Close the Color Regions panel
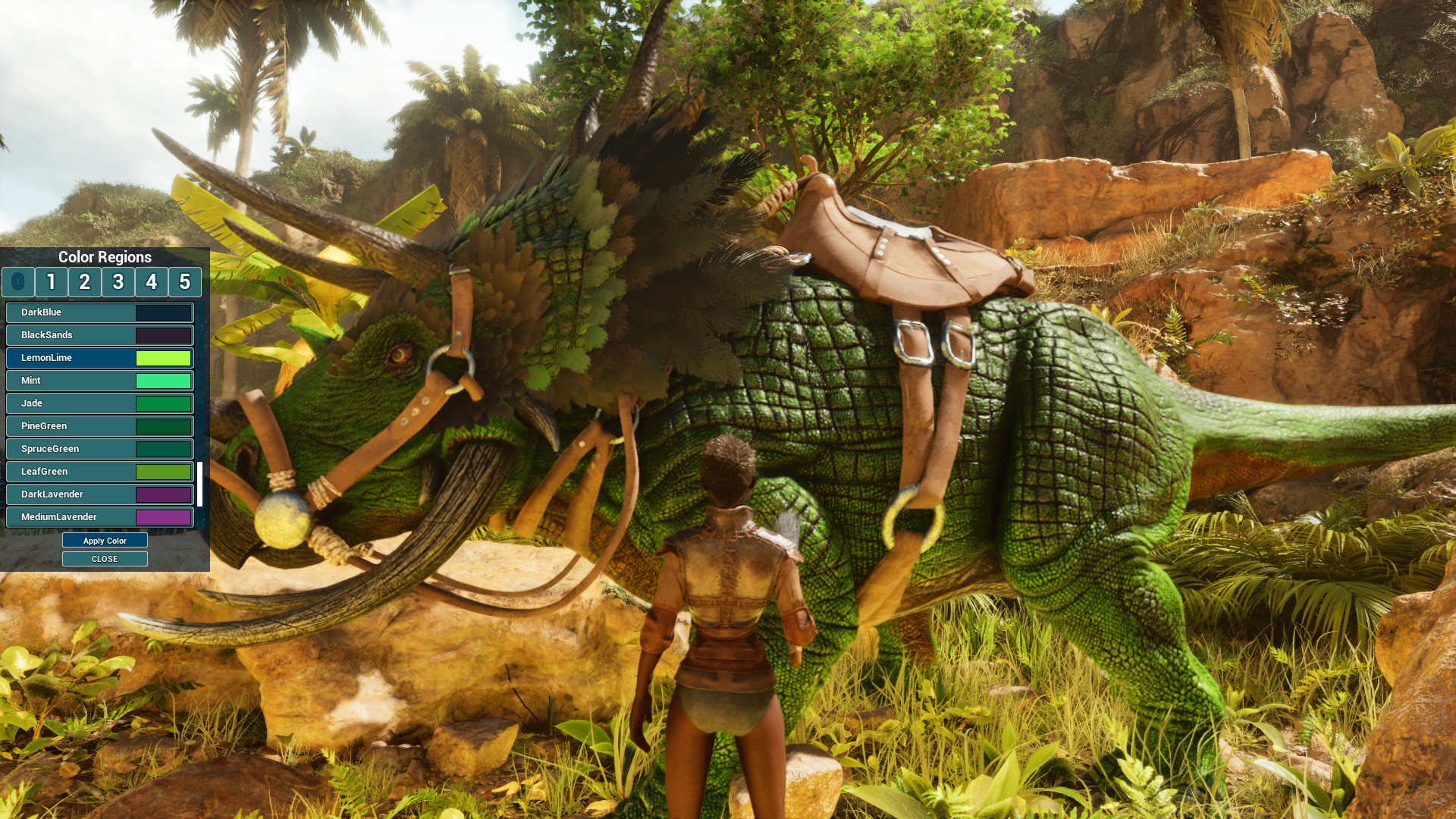The height and width of the screenshot is (819, 1456). [x=105, y=559]
